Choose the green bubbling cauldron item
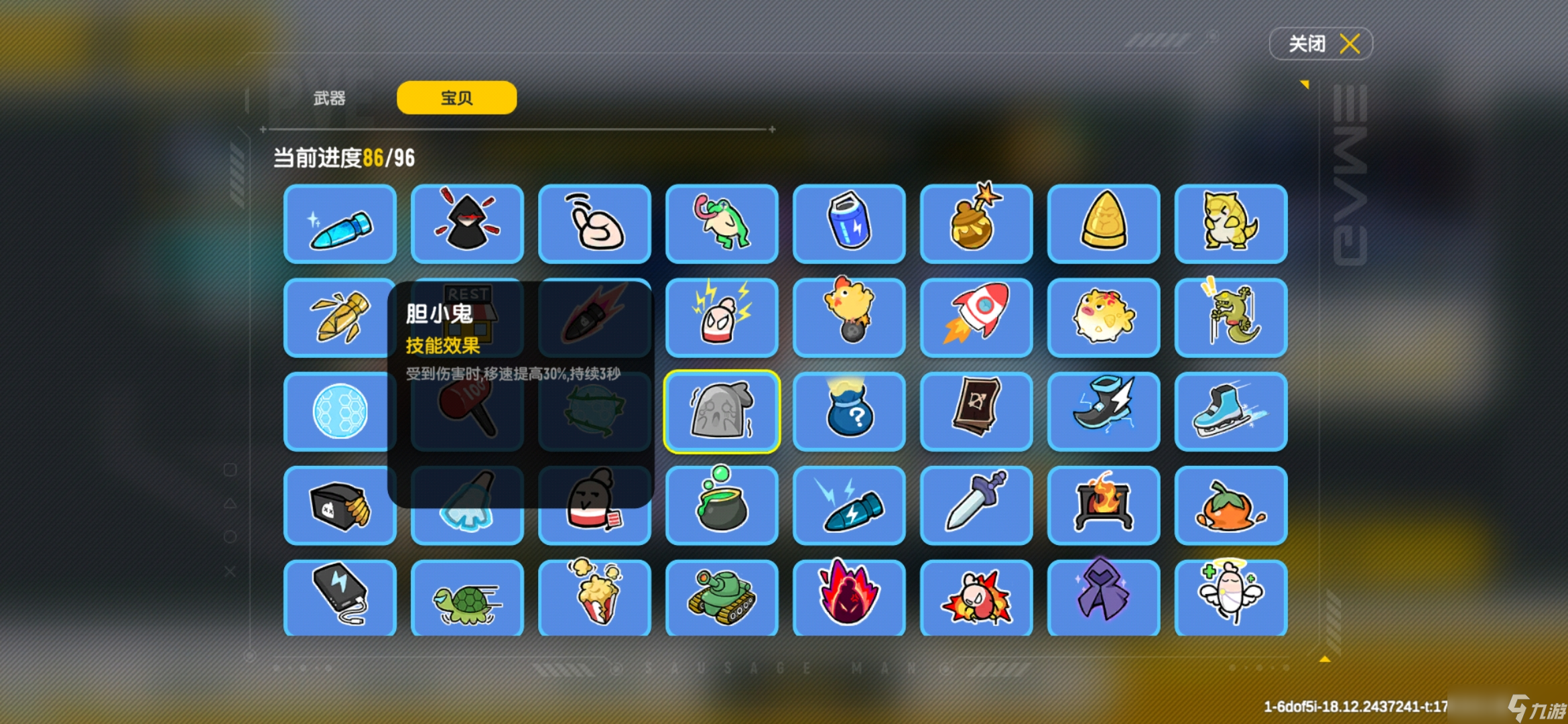Viewport: 1568px width, 724px height. 722,505
